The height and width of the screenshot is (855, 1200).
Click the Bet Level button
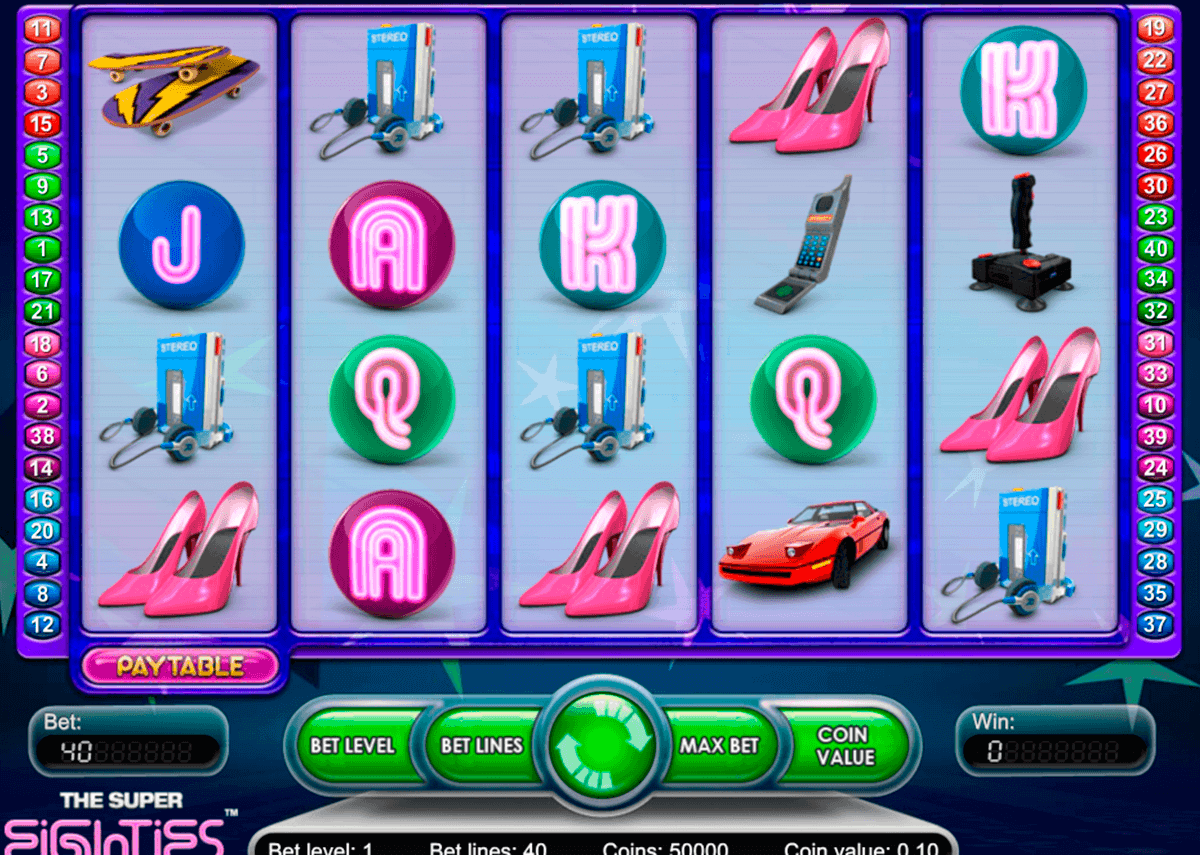coord(352,745)
